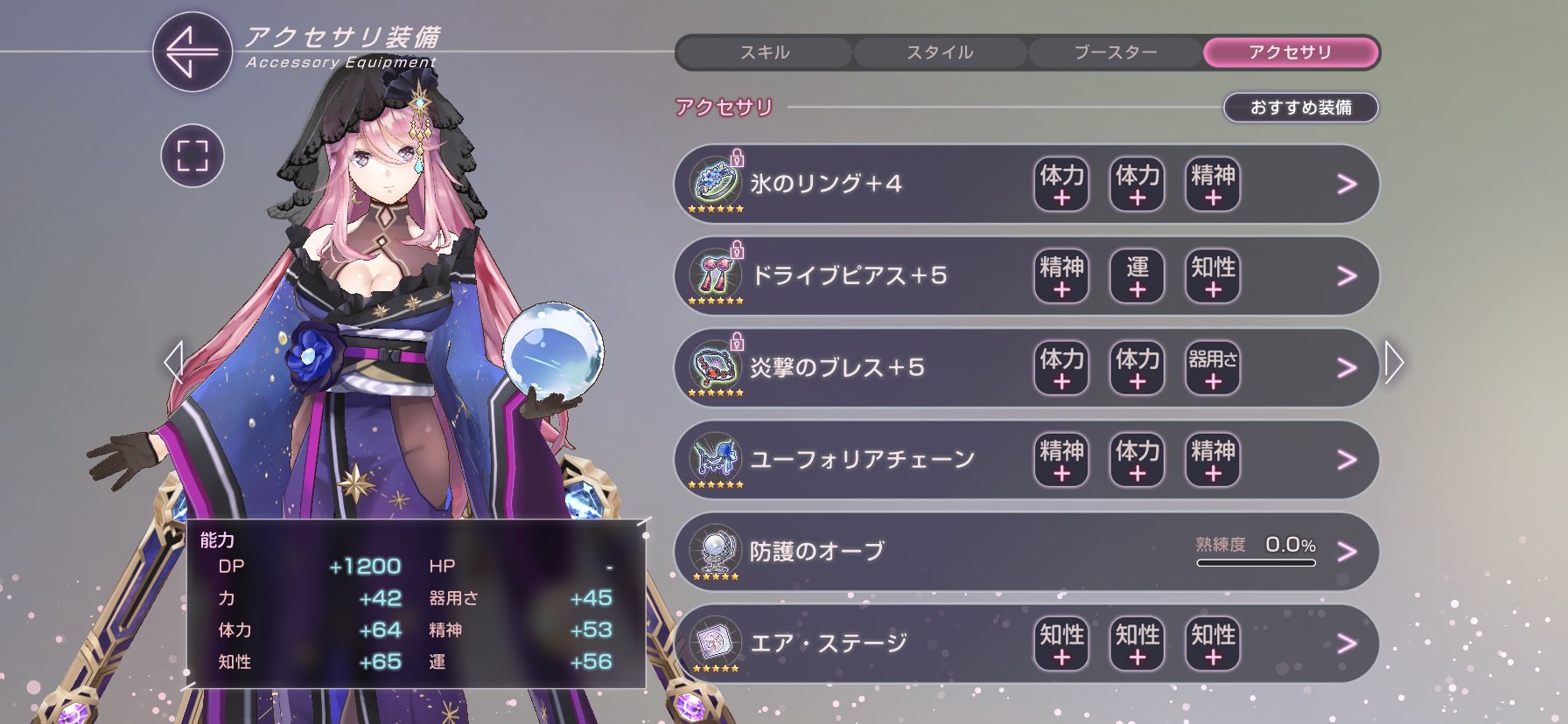The height and width of the screenshot is (724, 1568).
Task: Open the 防護のオーブ details chevron
Action: [1344, 551]
